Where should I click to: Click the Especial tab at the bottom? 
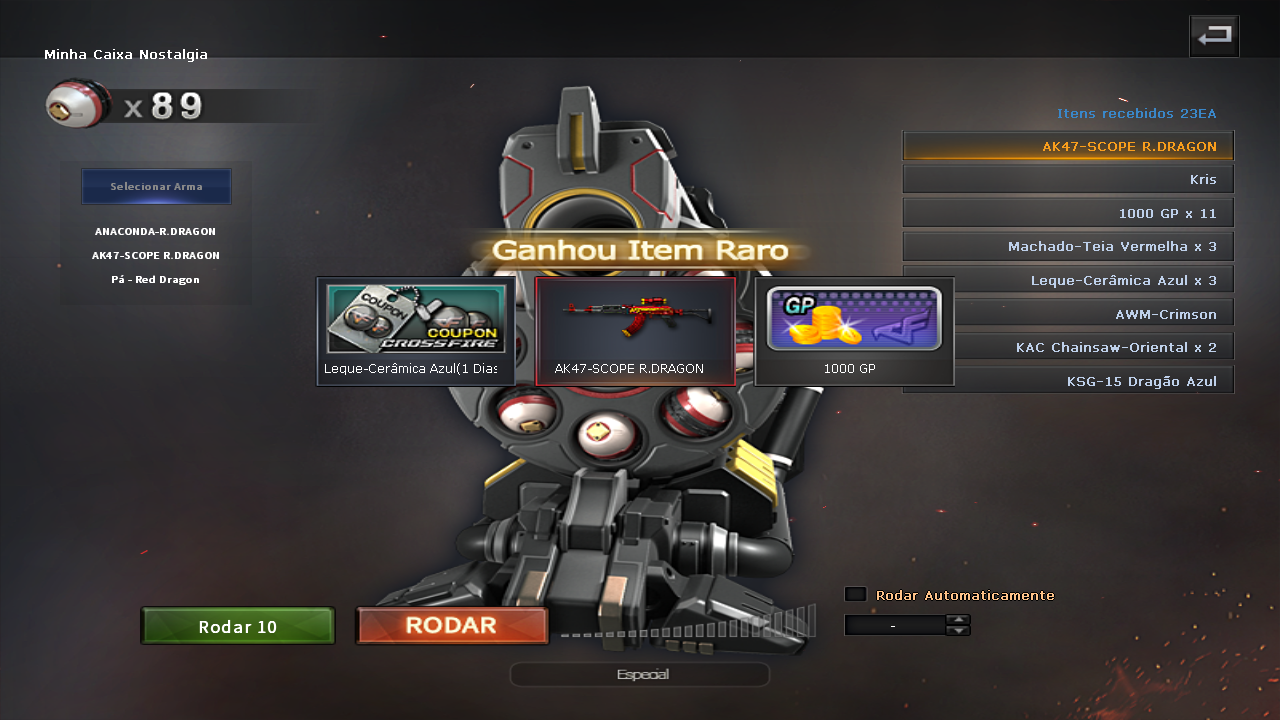639,674
